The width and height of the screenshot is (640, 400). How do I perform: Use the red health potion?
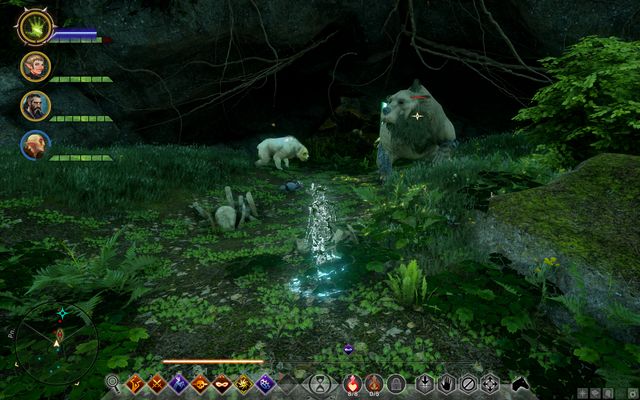pyautogui.click(x=352, y=383)
